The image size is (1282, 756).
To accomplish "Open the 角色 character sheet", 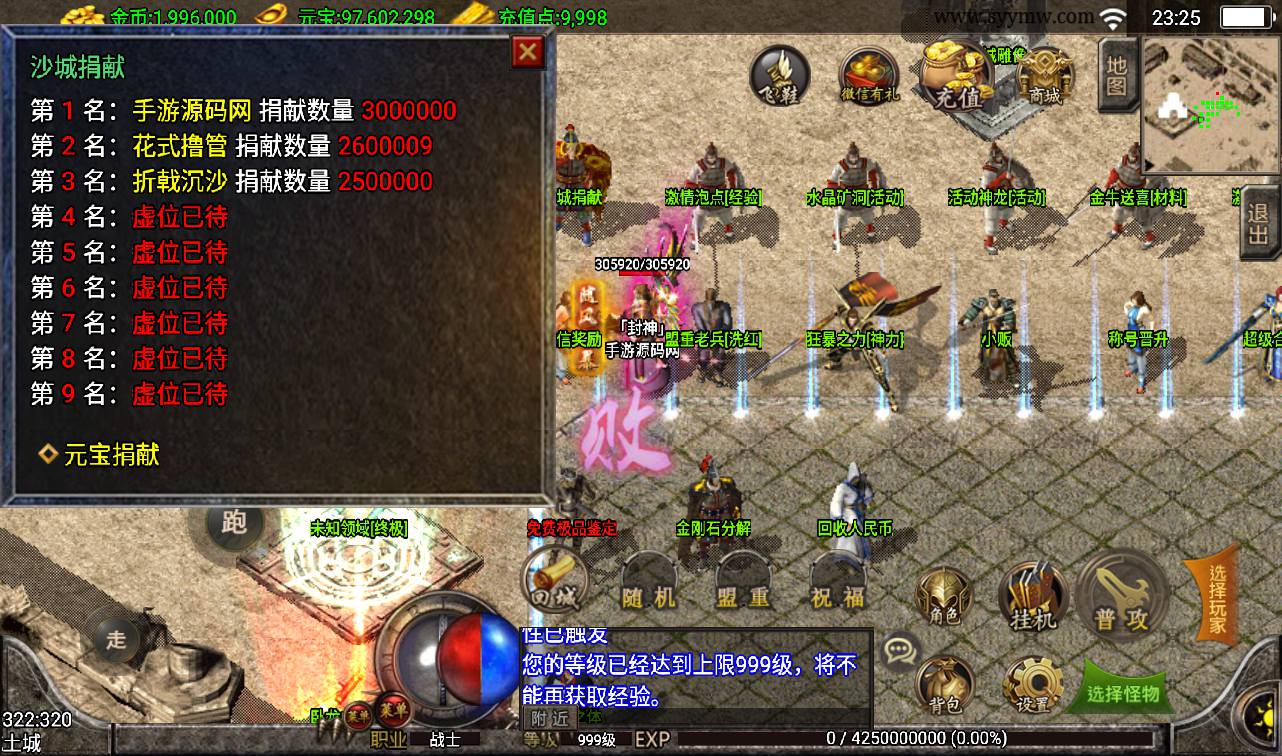I will pyautogui.click(x=944, y=598).
